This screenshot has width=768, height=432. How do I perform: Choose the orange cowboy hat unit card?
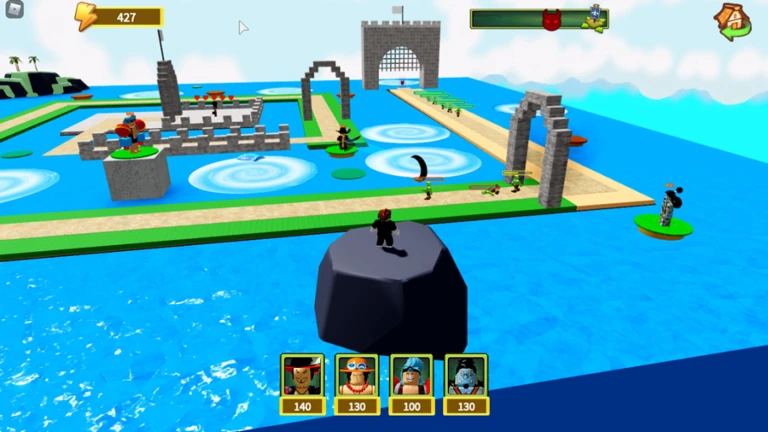coord(357,377)
